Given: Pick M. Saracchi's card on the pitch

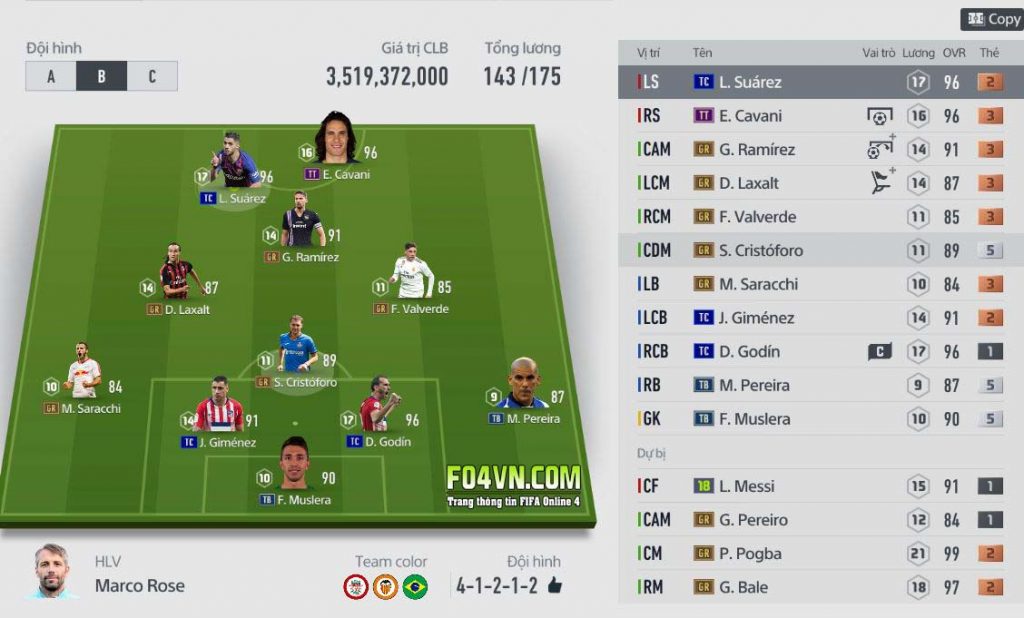Looking at the screenshot, I should pyautogui.click(x=83, y=377).
